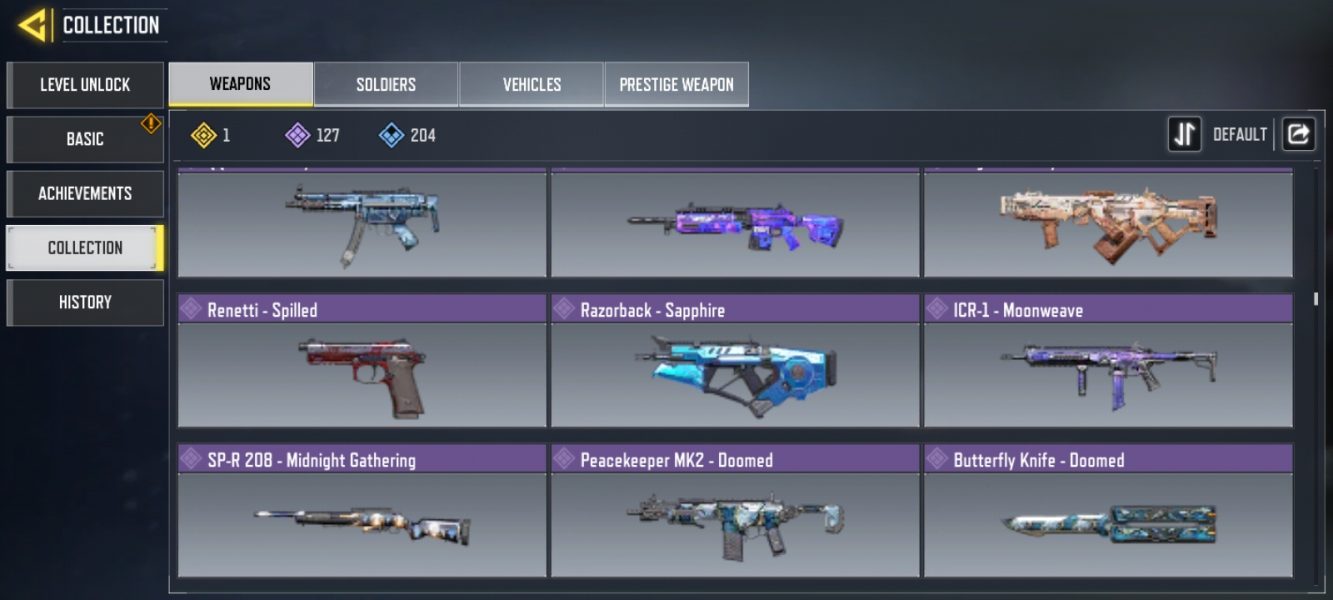Image resolution: width=1333 pixels, height=600 pixels.
Task: Click the share collection icon
Action: click(1298, 134)
